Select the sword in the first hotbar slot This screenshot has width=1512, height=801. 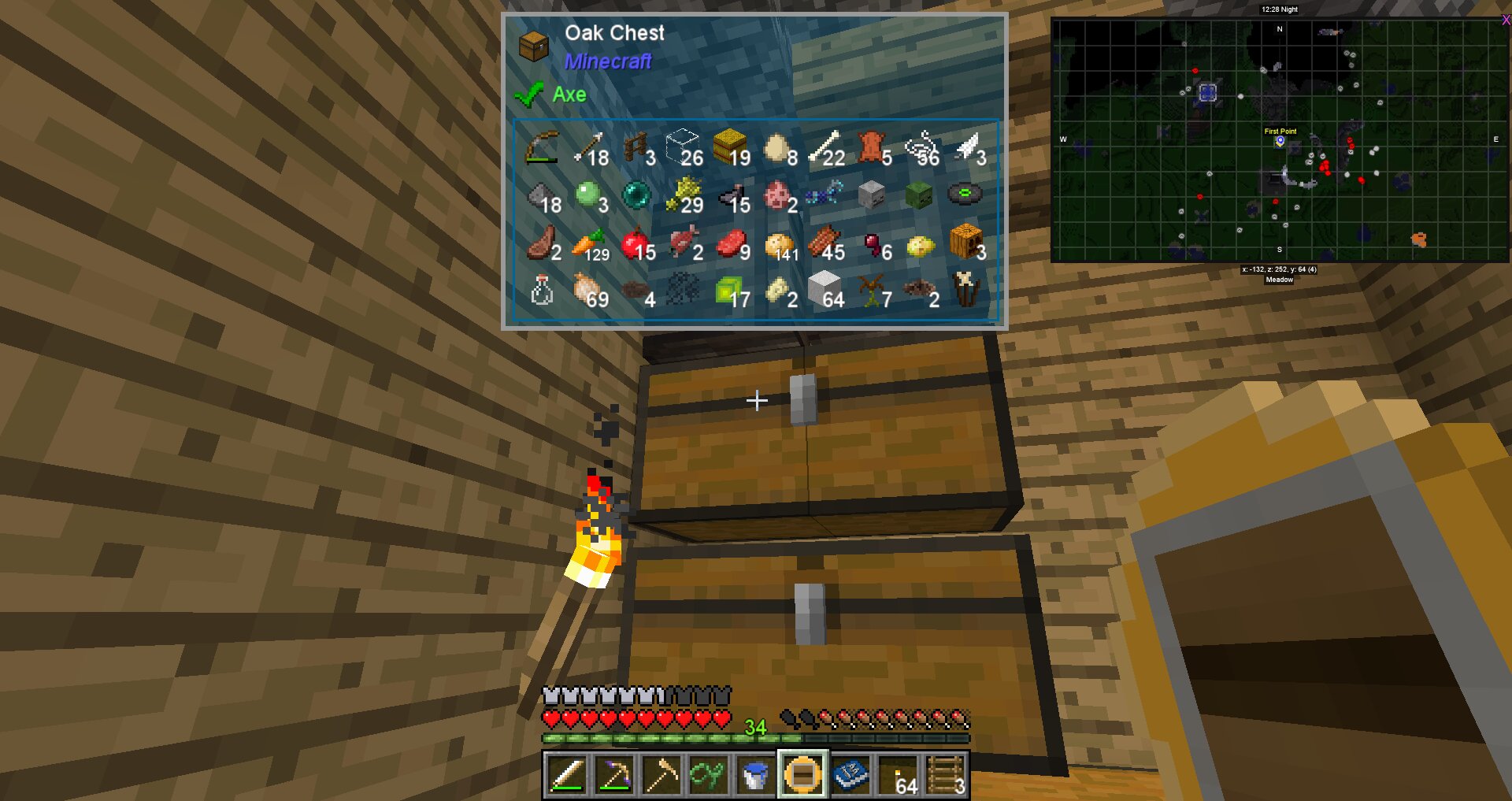[x=569, y=776]
